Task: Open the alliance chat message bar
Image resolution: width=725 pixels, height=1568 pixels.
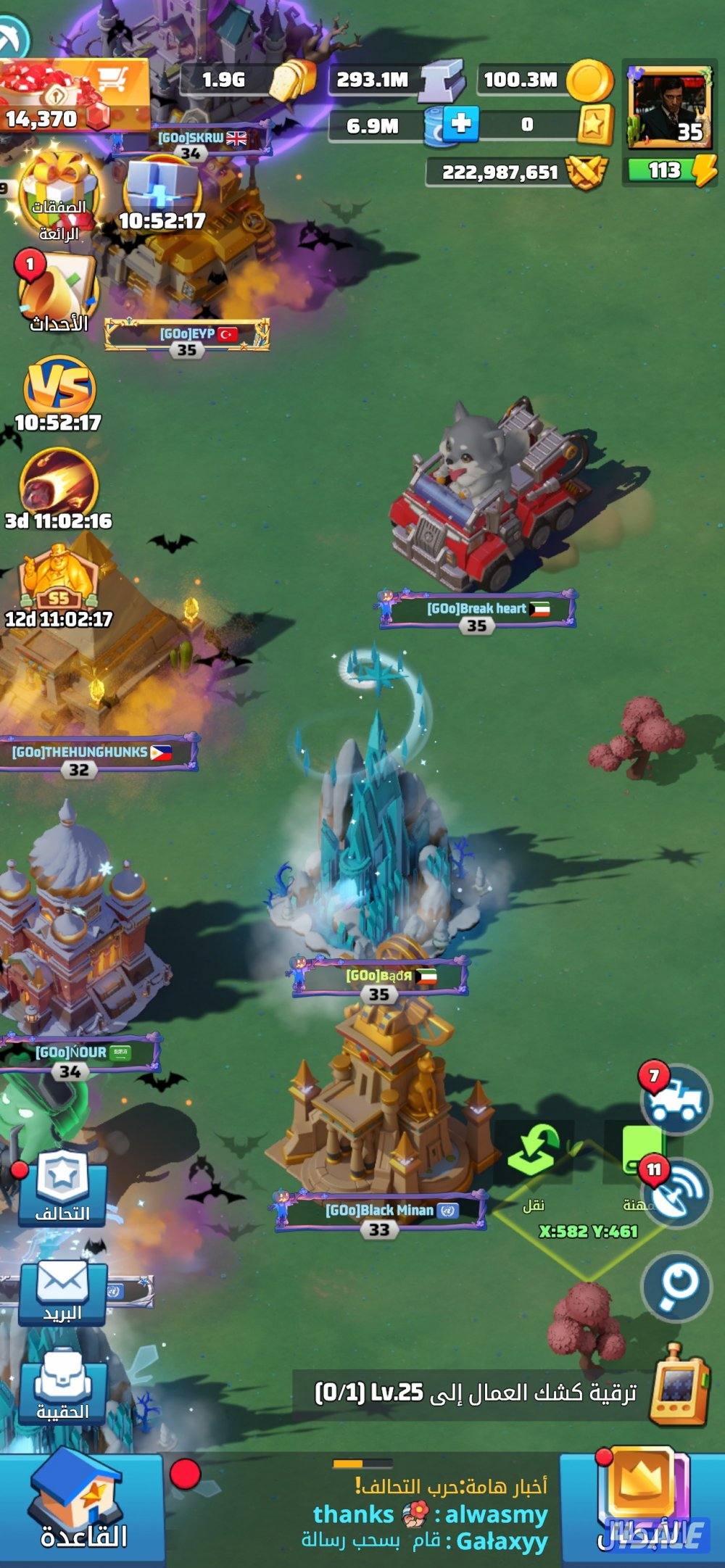Action: [428, 1515]
